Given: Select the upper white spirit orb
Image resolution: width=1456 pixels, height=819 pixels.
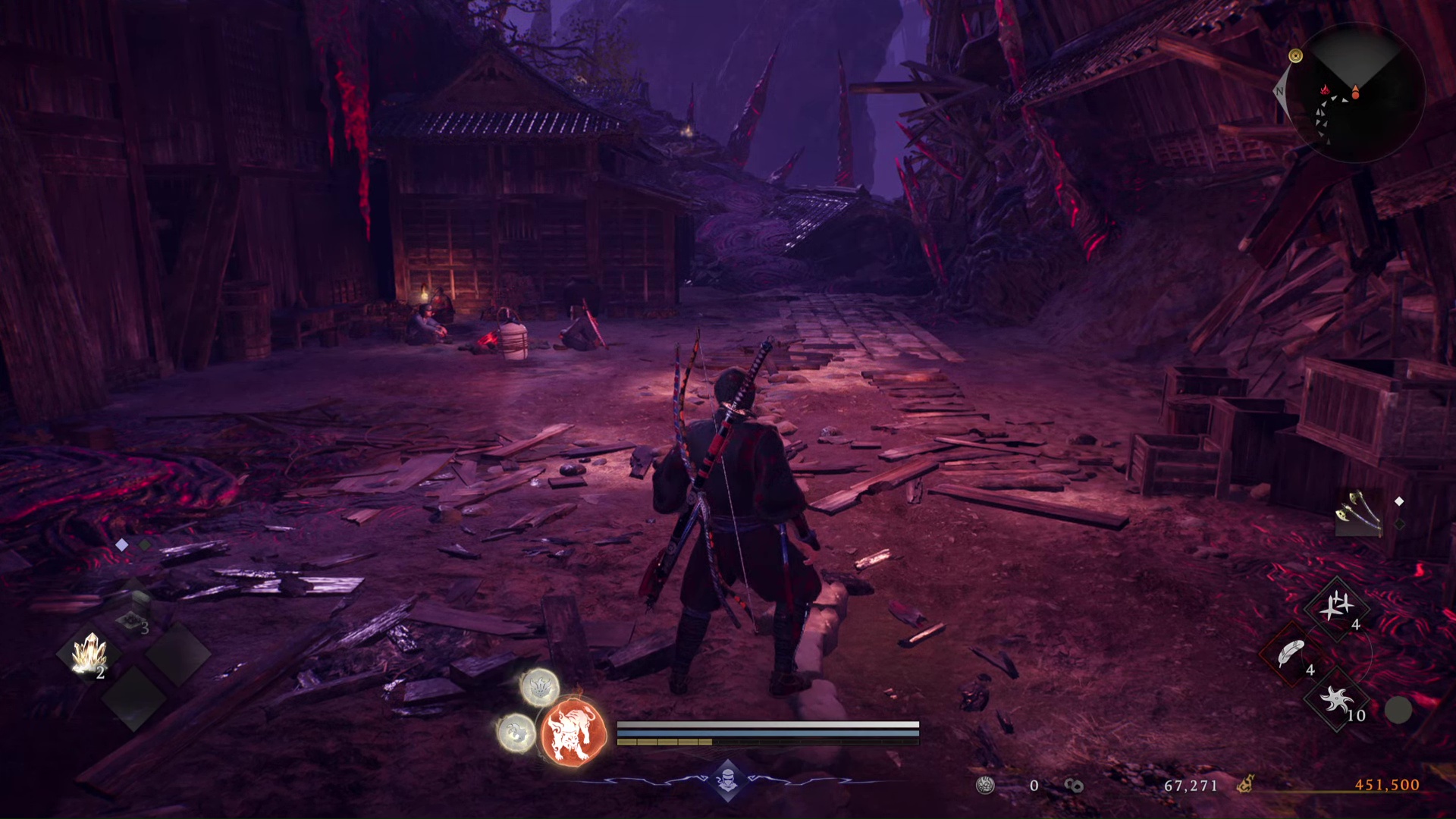Looking at the screenshot, I should pos(540,687).
